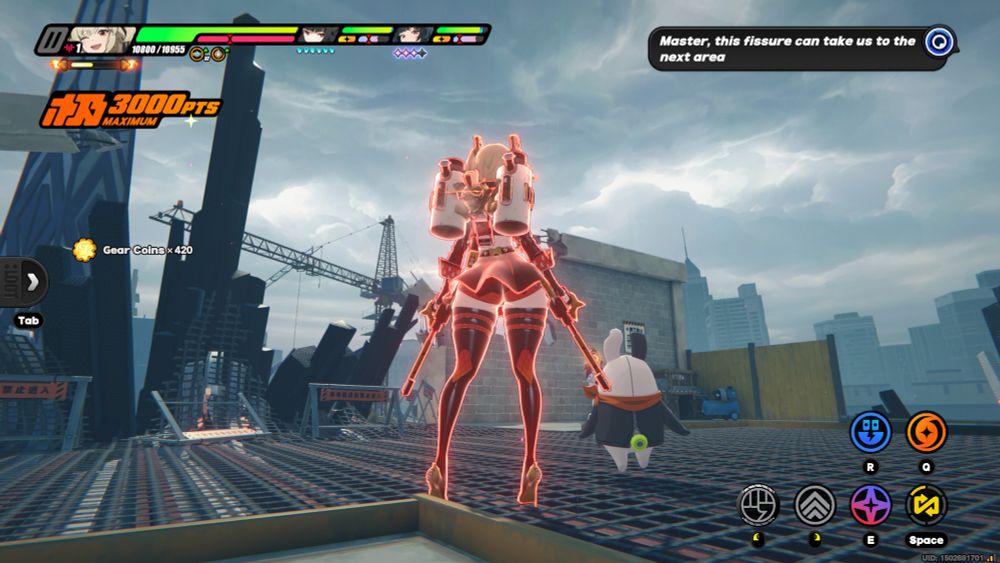The width and height of the screenshot is (1000, 563).
Task: Trigger the orange swirl ultimate ability
Action: pyautogui.click(x=926, y=432)
